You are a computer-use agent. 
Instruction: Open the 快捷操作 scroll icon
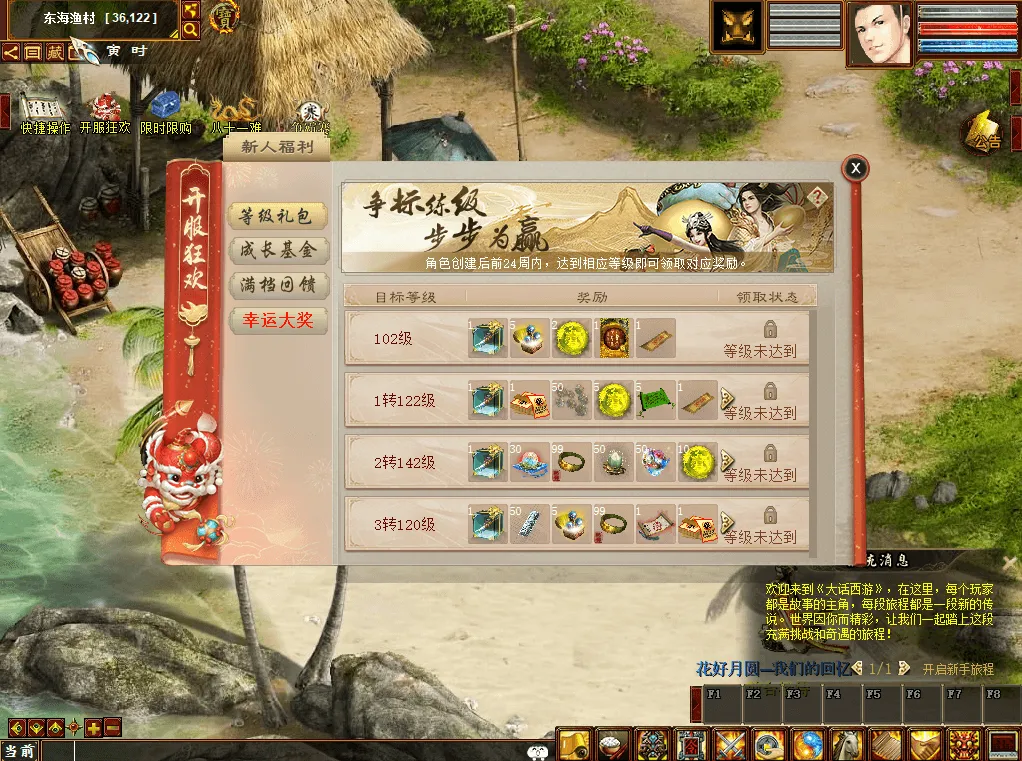[44, 110]
